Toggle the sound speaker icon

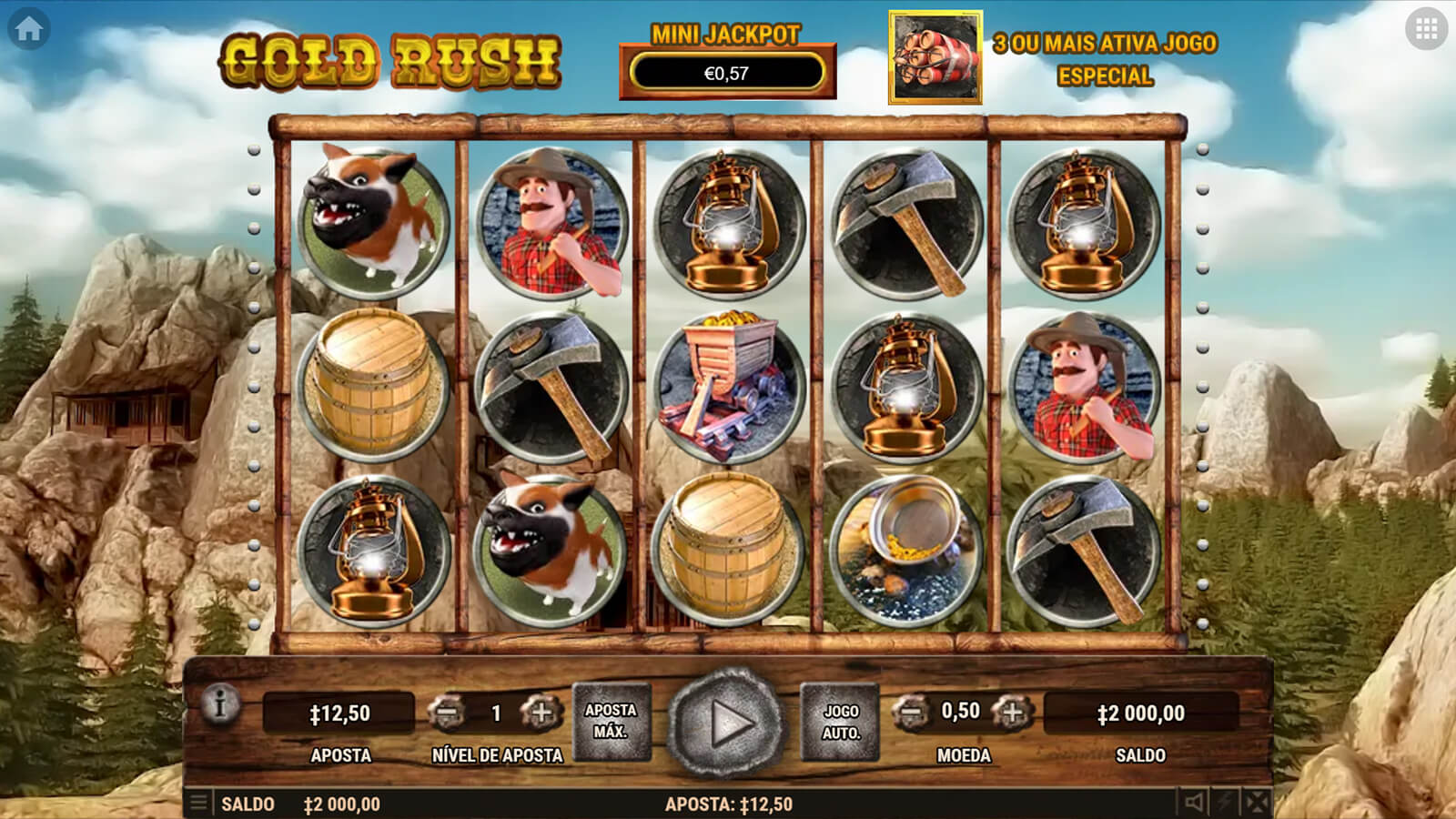coord(1193,803)
